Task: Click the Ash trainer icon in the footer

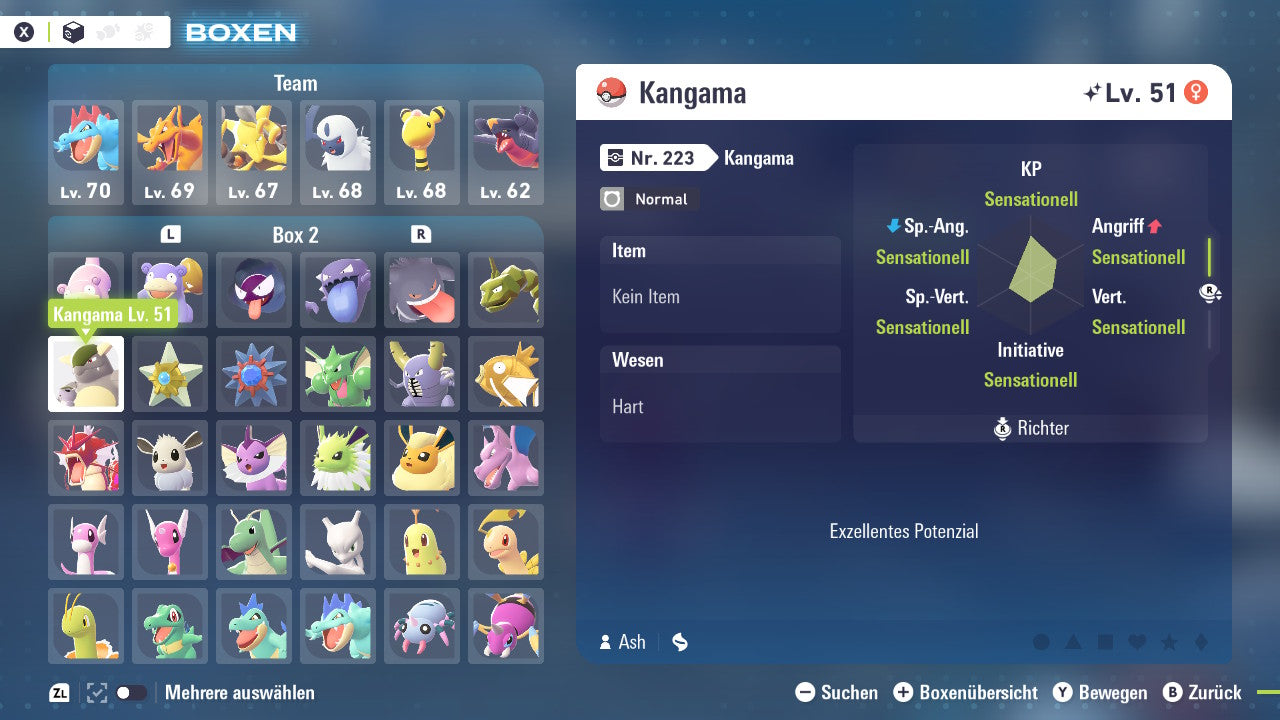Action: (606, 642)
